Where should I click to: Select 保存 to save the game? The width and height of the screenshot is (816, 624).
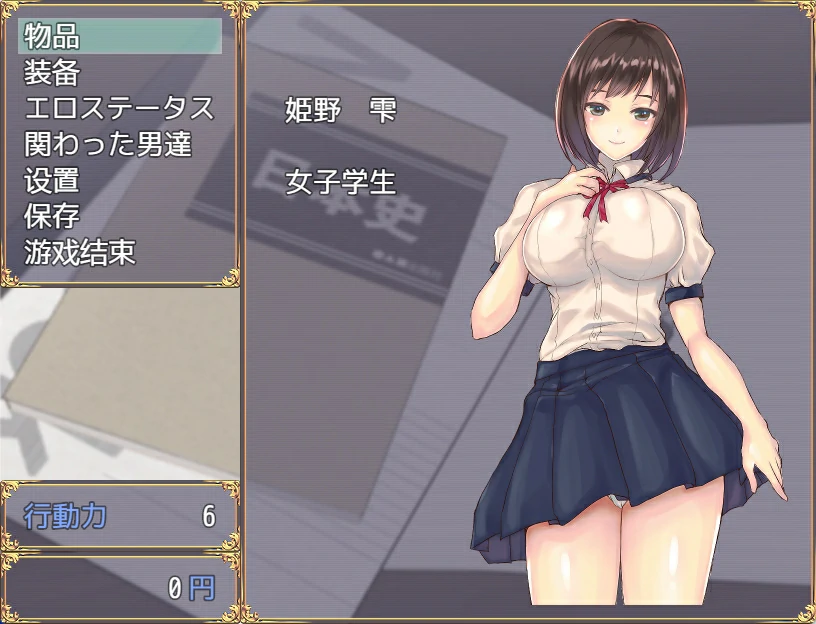point(52,217)
